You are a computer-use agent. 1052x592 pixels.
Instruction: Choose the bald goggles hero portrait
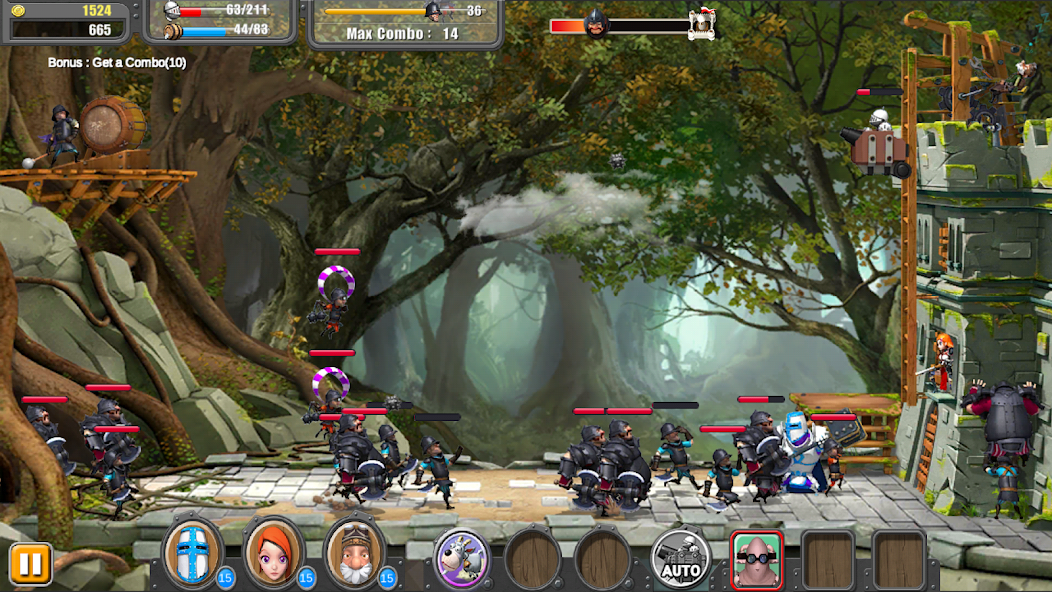tap(757, 560)
